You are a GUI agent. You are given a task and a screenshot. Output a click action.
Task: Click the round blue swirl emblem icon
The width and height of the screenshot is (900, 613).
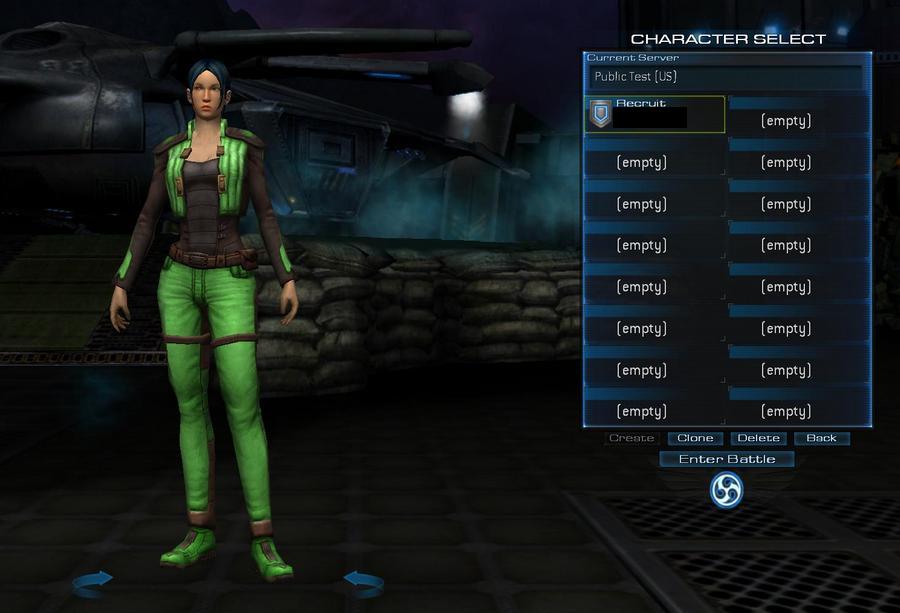(726, 489)
